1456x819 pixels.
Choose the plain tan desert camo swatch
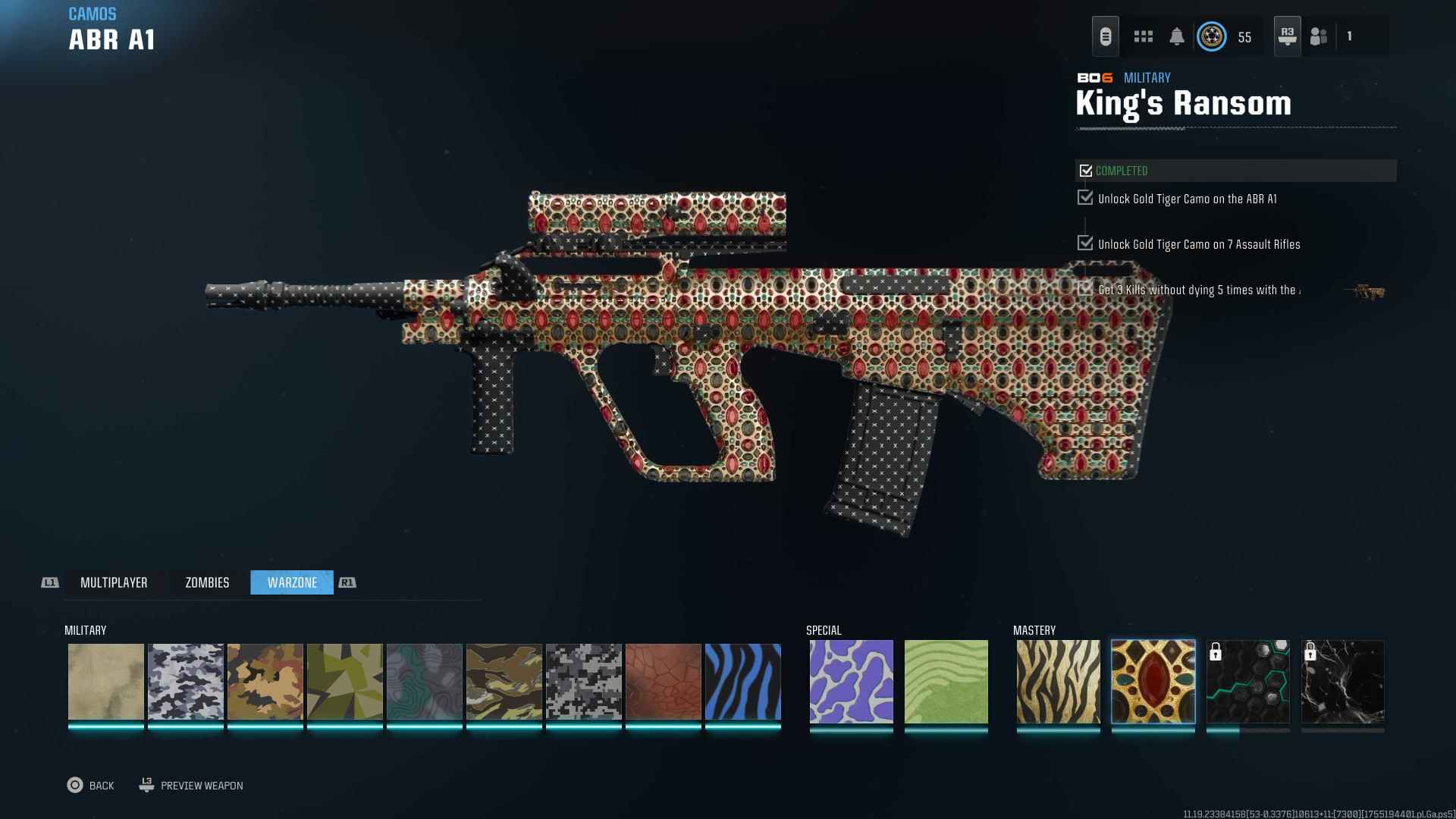(106, 682)
